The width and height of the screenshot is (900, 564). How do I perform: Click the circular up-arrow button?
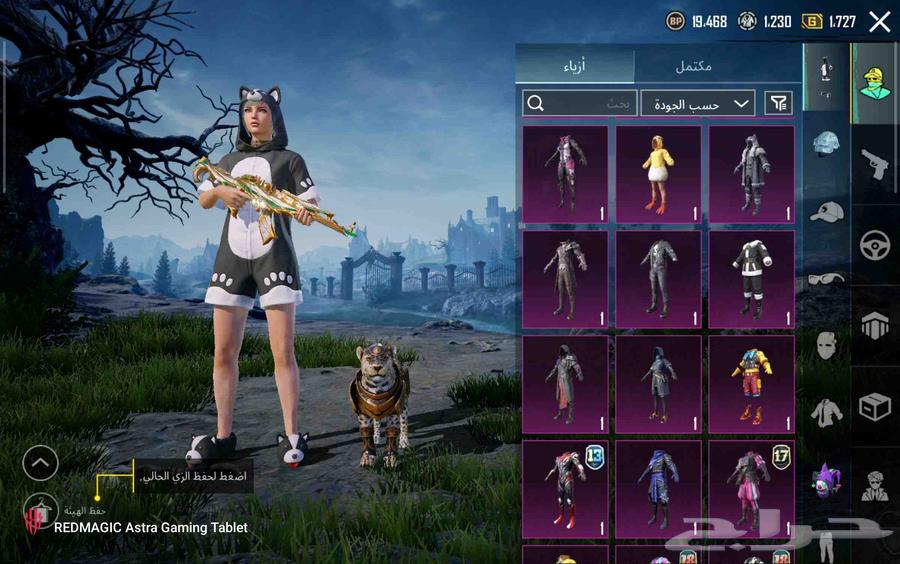(x=41, y=462)
